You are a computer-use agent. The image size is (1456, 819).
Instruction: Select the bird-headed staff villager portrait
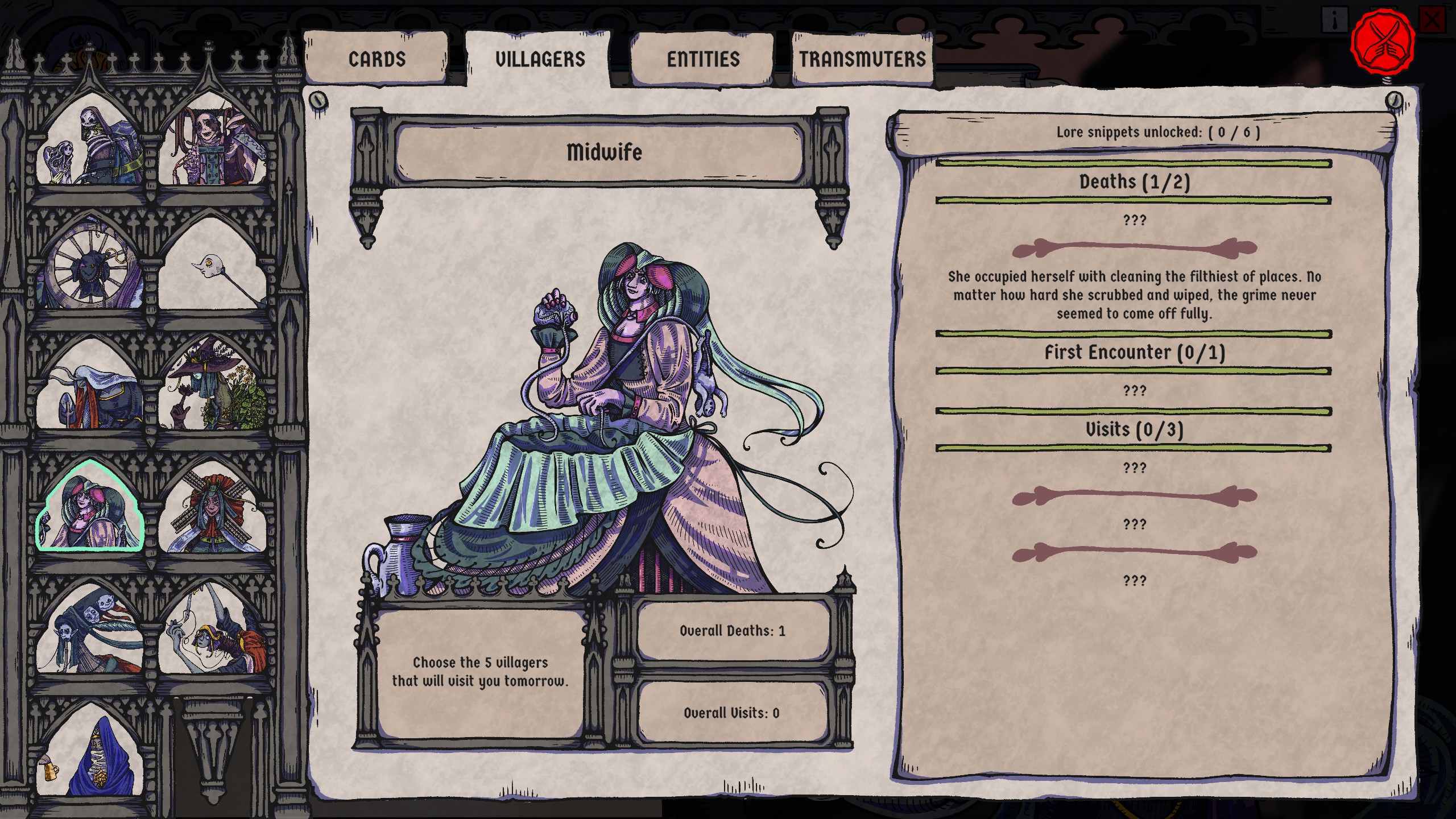(214, 266)
